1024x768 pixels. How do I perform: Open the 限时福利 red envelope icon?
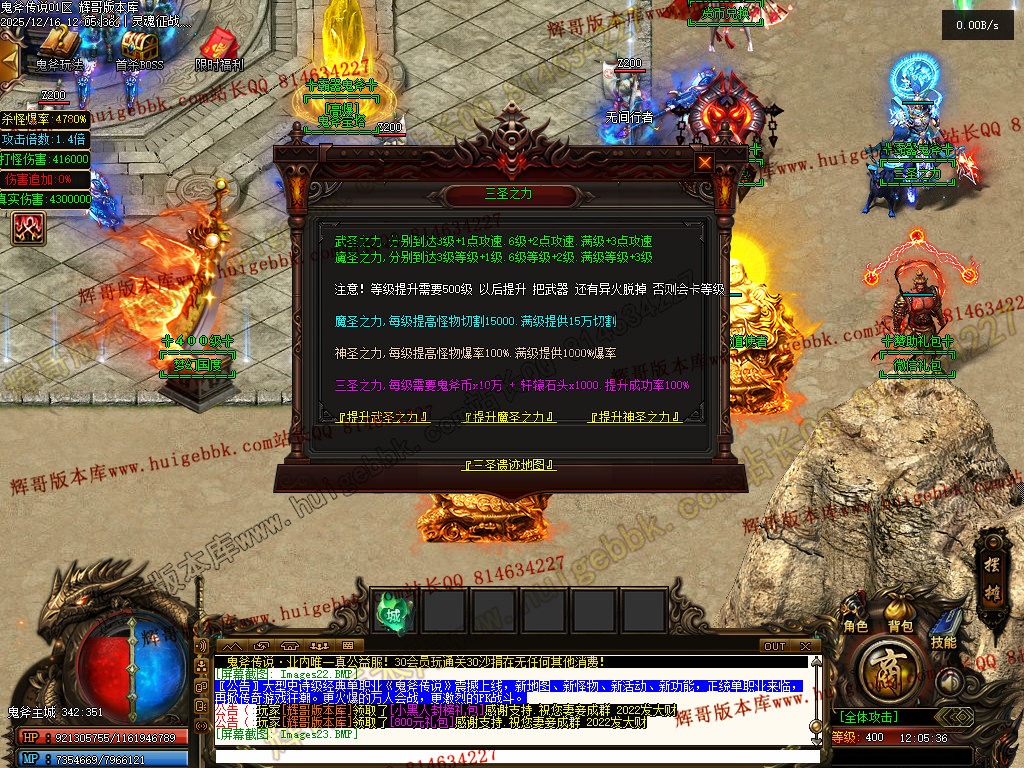218,47
